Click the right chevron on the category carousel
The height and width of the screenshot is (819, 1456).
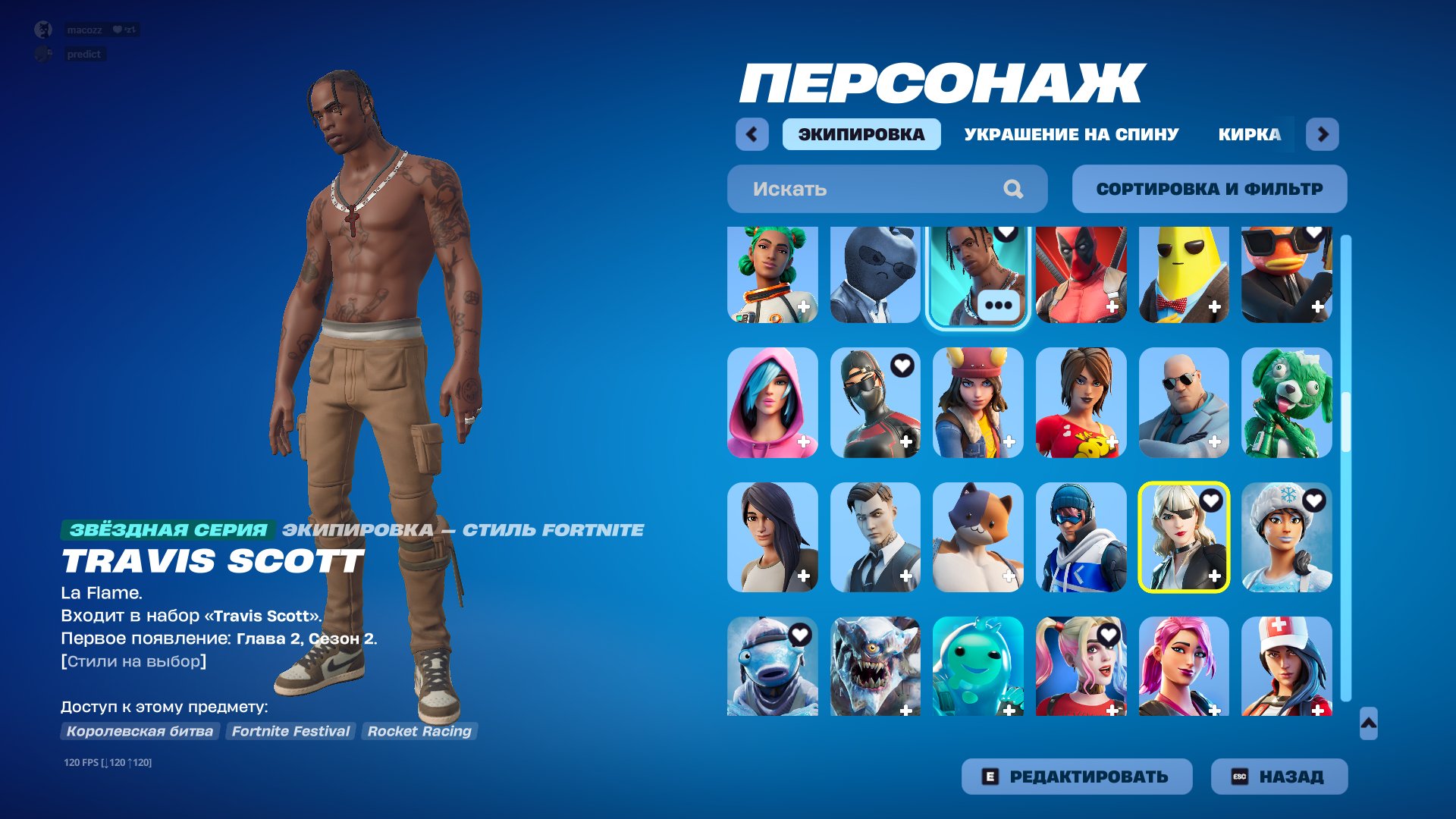click(1323, 134)
